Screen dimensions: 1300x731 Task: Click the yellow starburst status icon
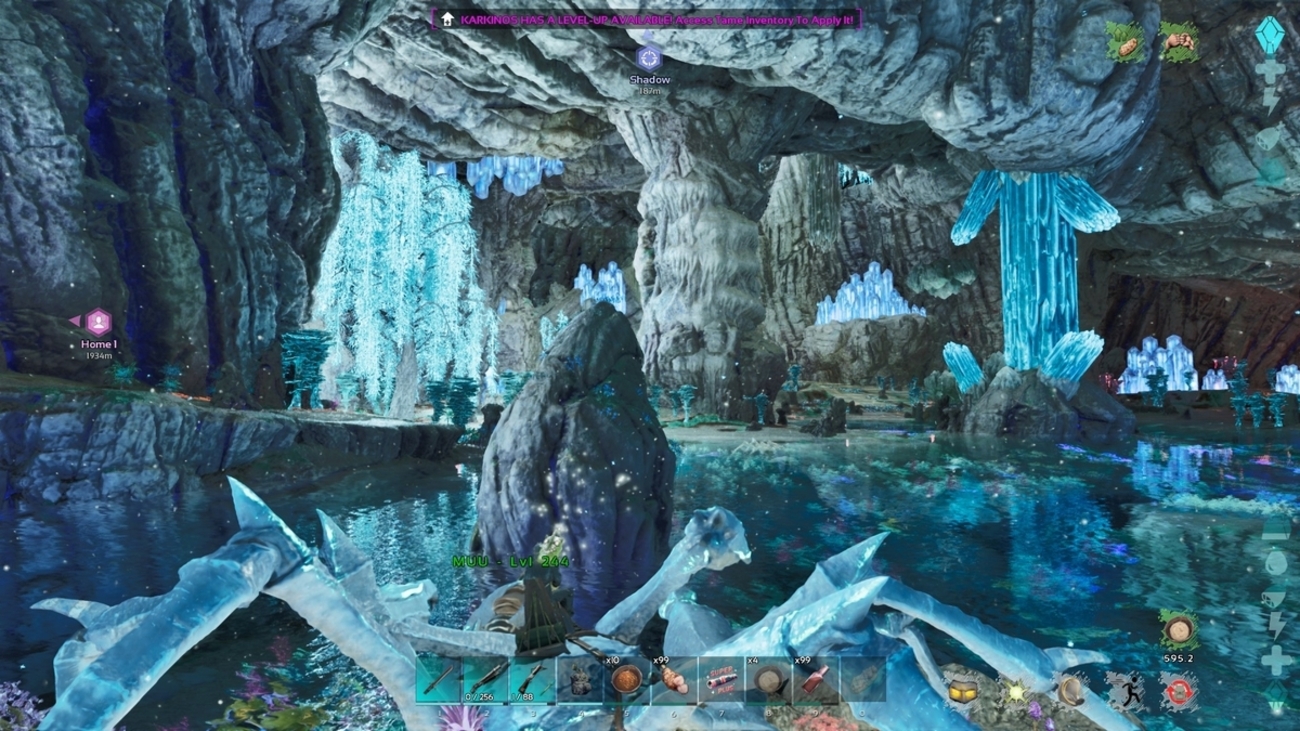(x=1018, y=690)
